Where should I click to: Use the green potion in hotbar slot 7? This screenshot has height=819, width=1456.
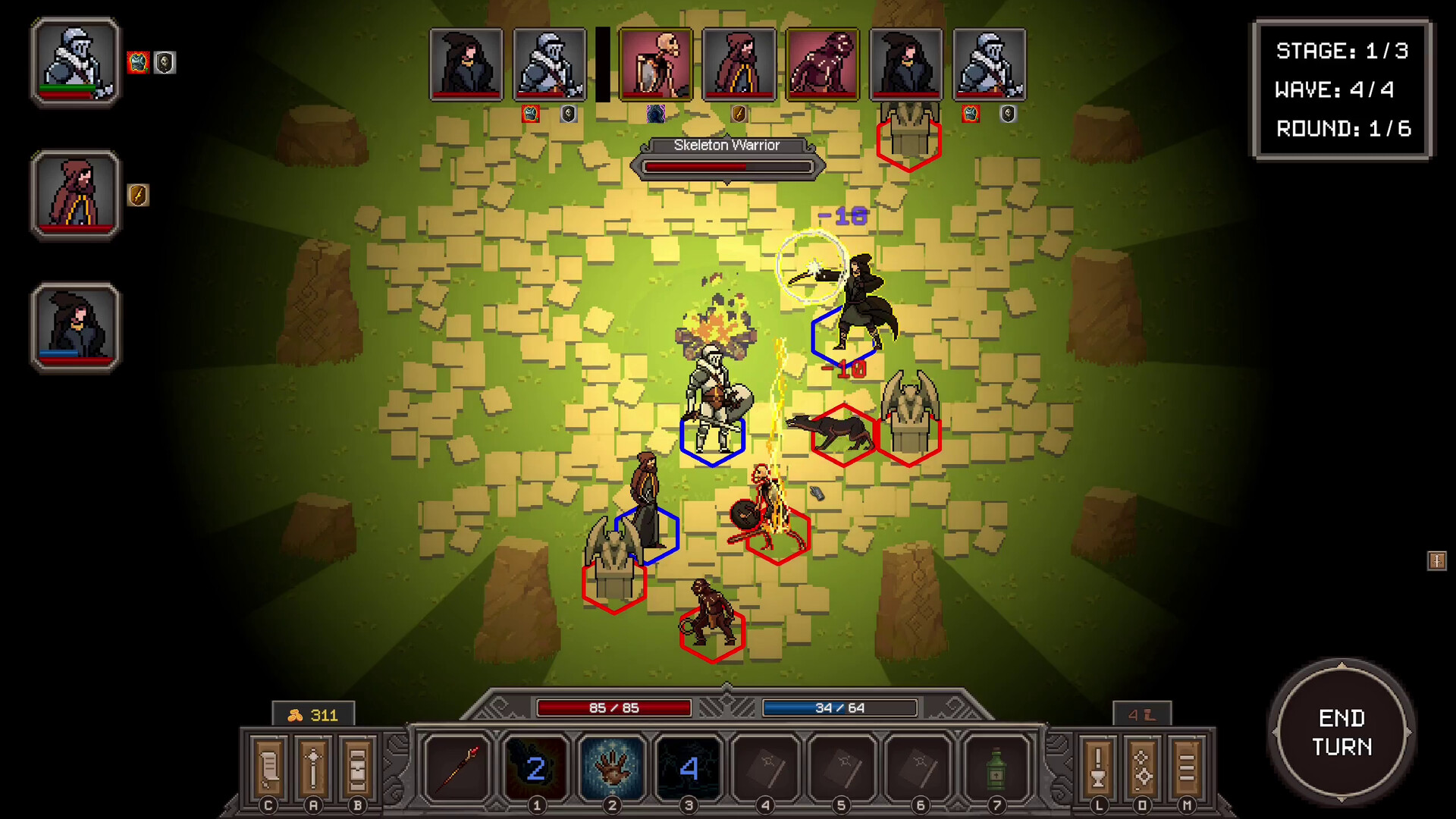(994, 770)
